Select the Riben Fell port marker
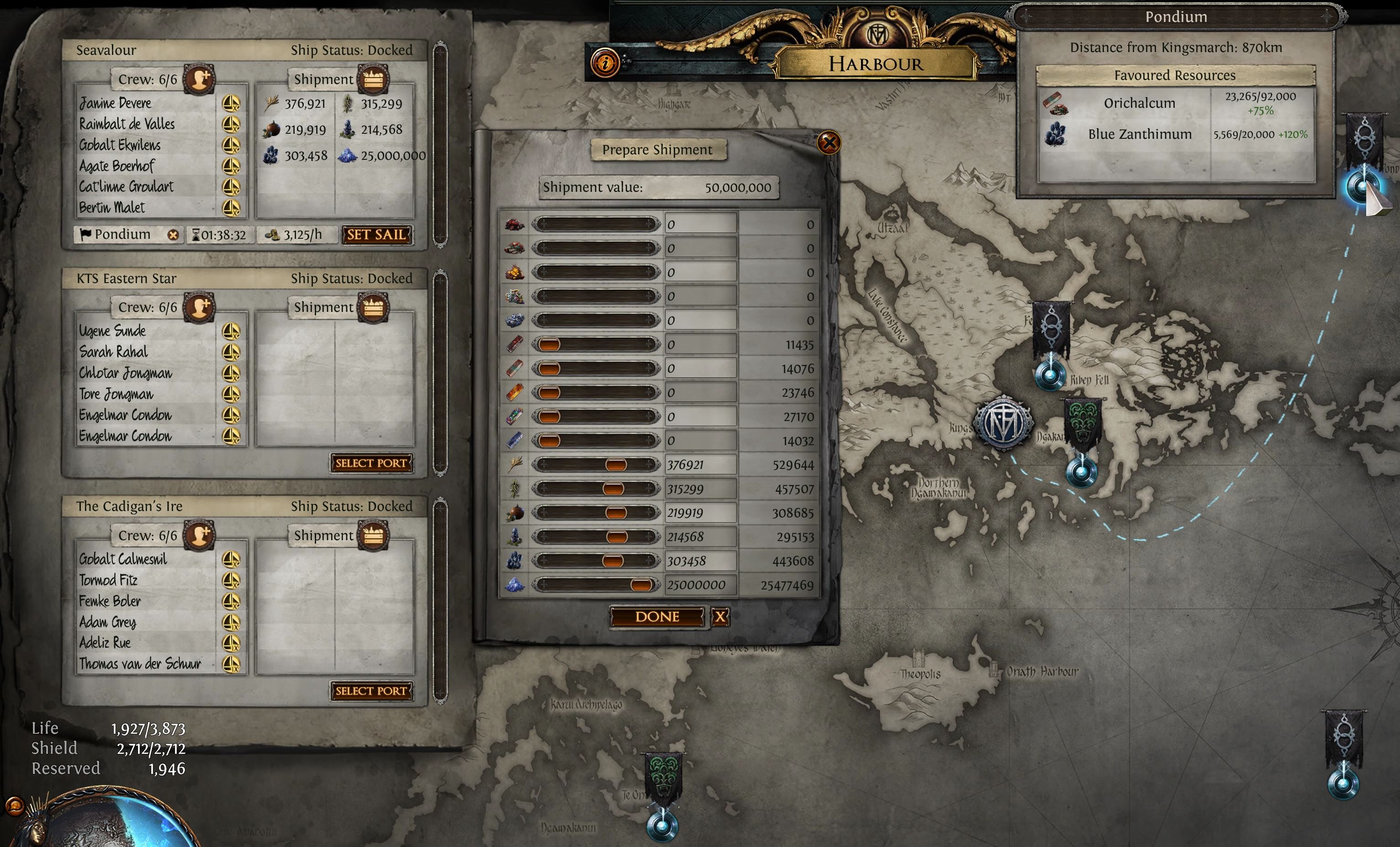 click(x=1051, y=375)
